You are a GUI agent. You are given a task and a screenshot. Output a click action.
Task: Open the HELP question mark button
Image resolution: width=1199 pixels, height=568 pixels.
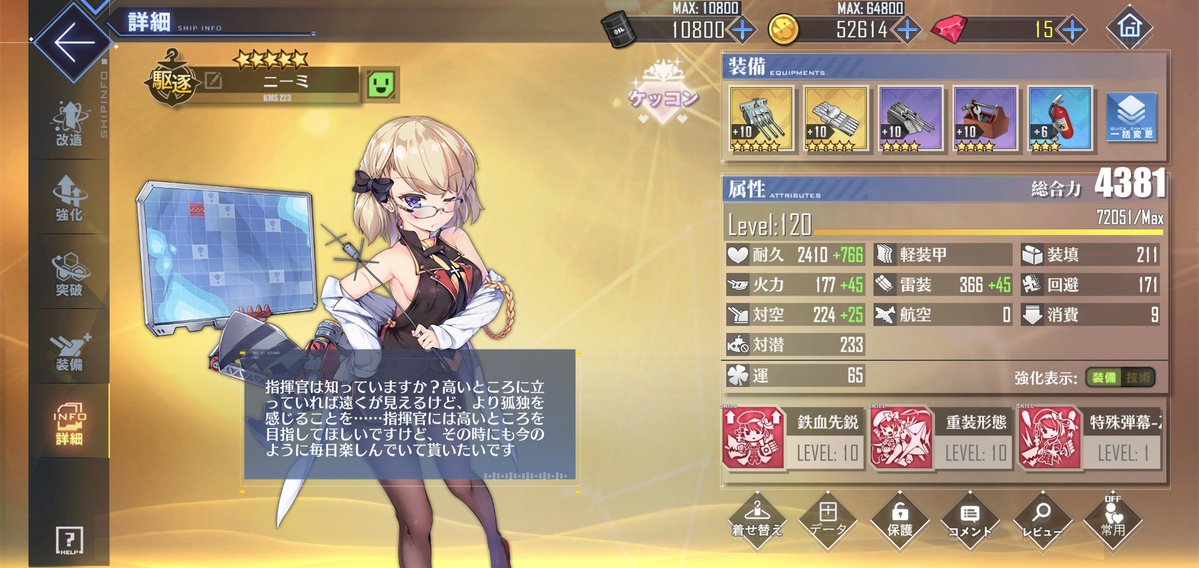tap(70, 540)
